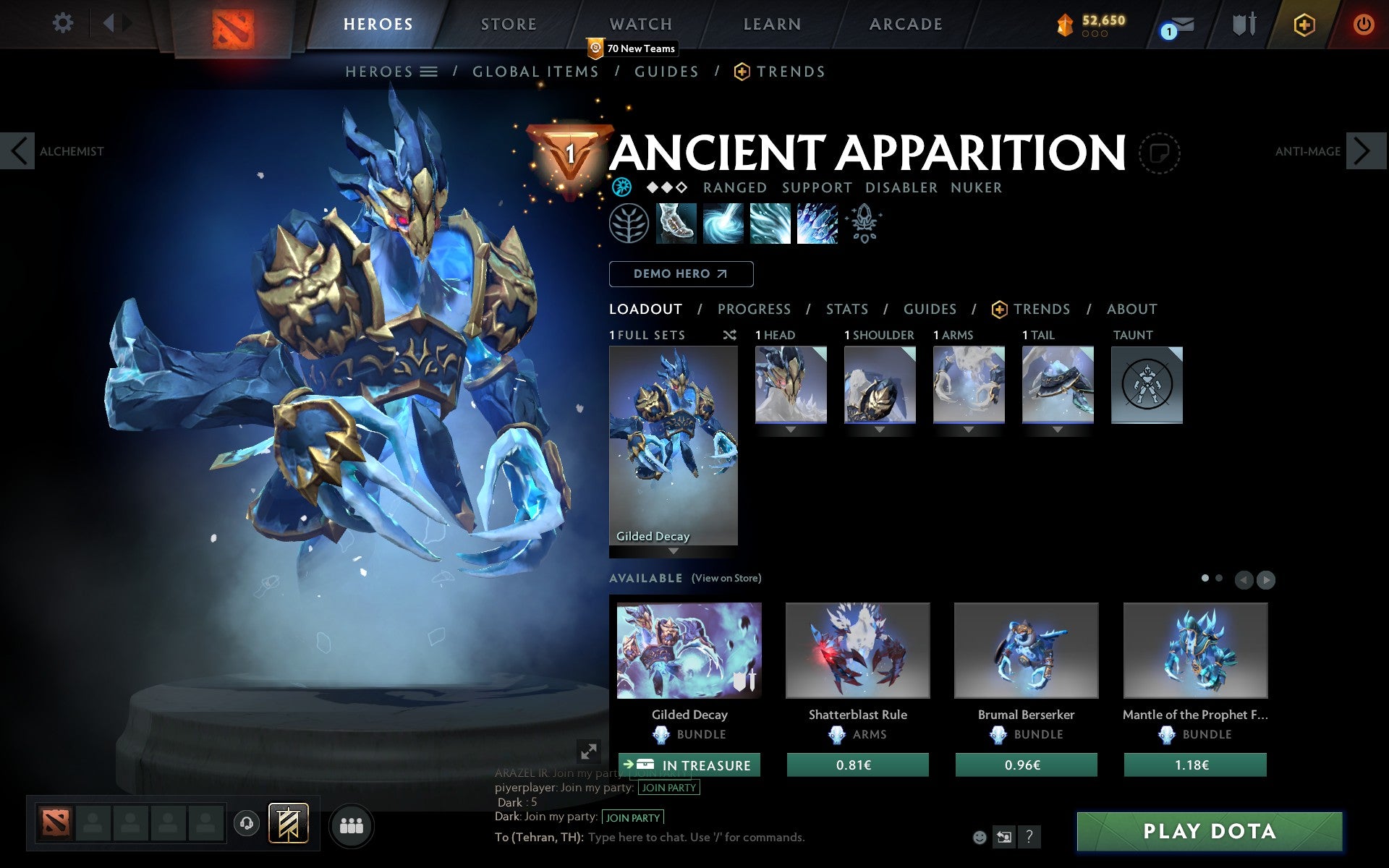Open the emoticon smiley picker
Image resolution: width=1389 pixels, height=868 pixels.
(x=980, y=838)
